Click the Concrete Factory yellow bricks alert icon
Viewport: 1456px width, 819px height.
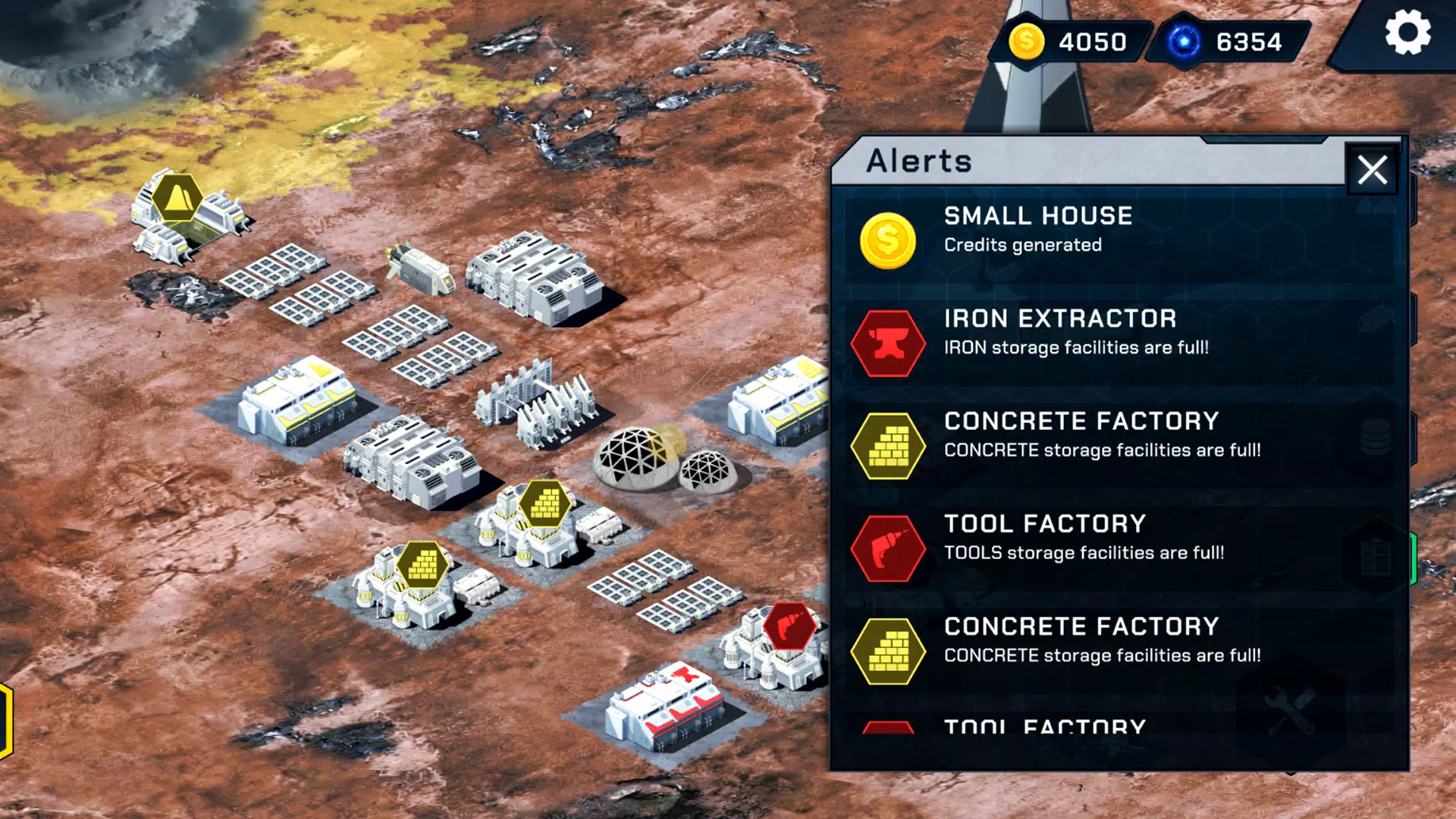coord(889,446)
